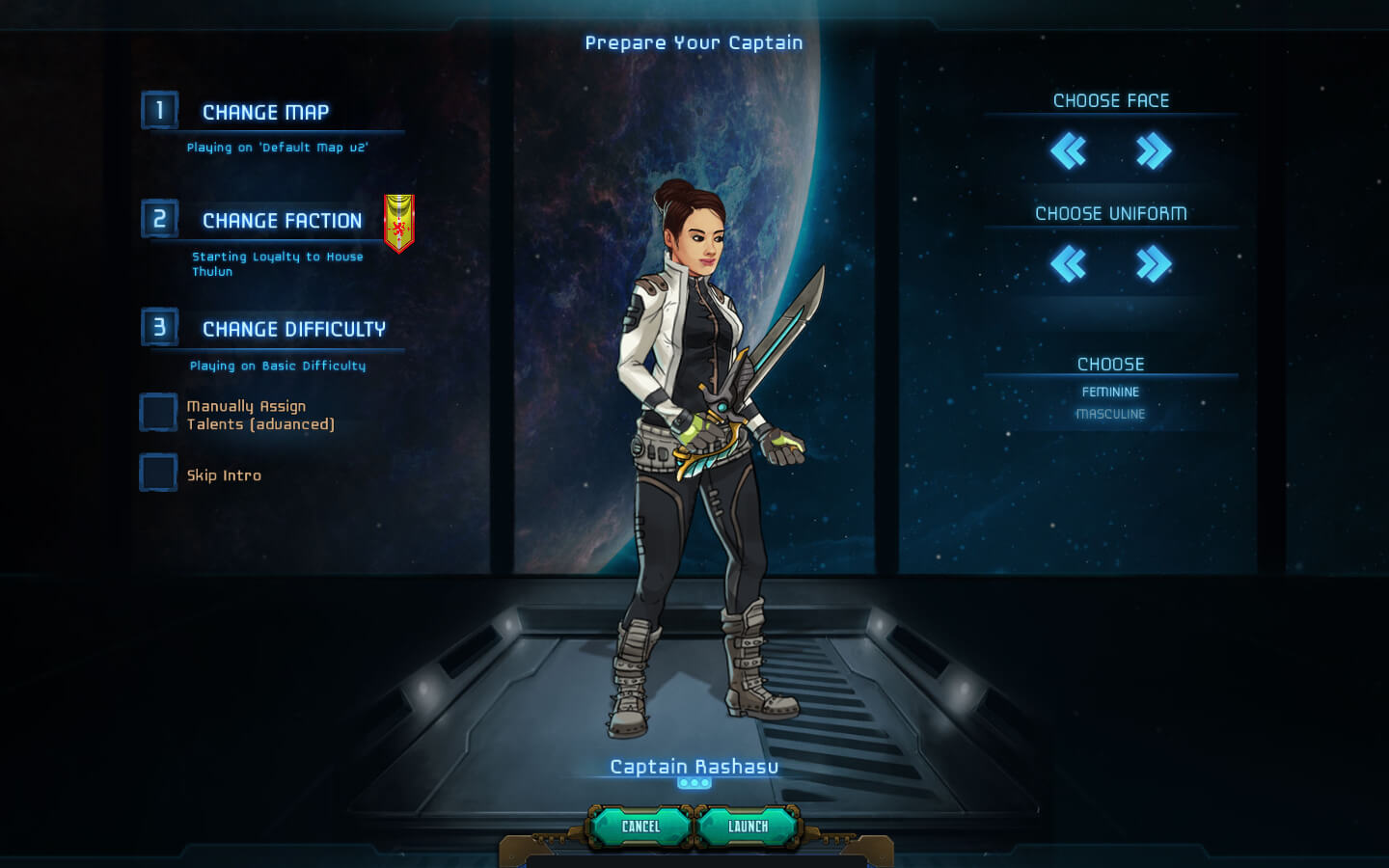Open Change Difficulty setting
The image size is (1389, 868).
tap(293, 330)
